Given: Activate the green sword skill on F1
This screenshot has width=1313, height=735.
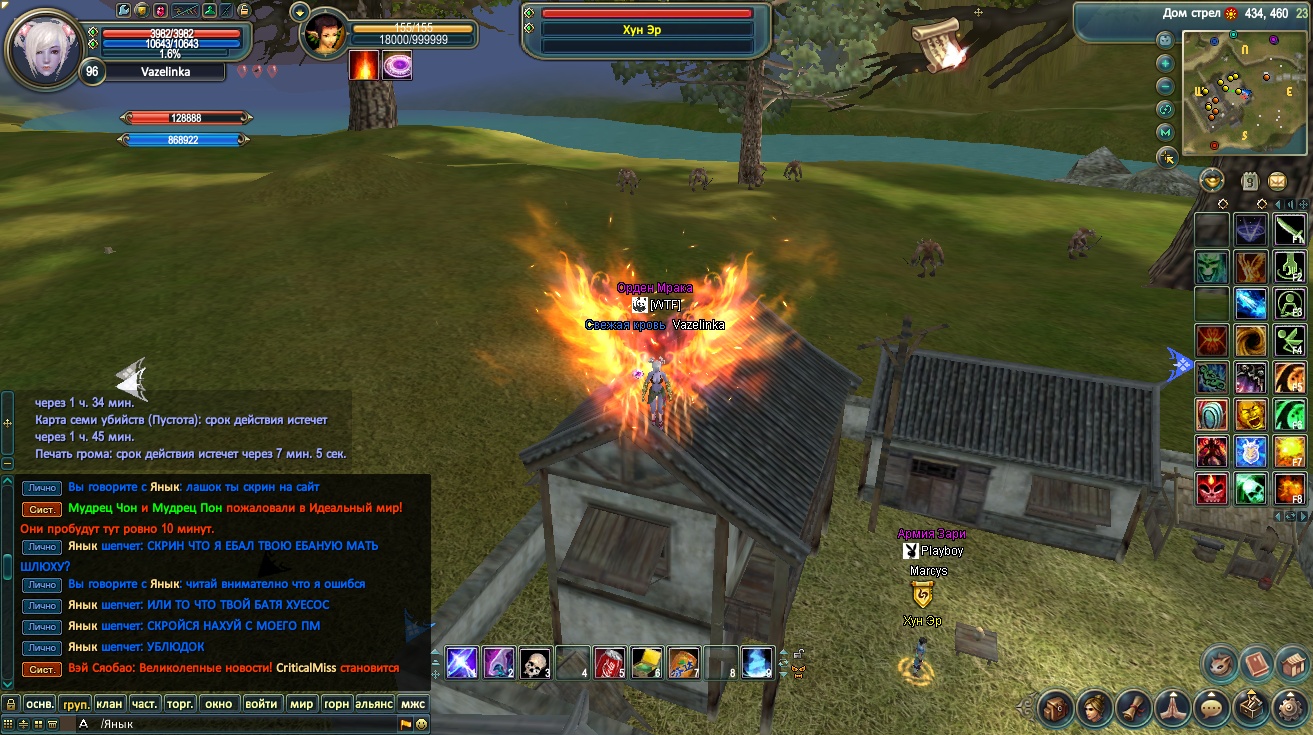Looking at the screenshot, I should [x=1289, y=230].
